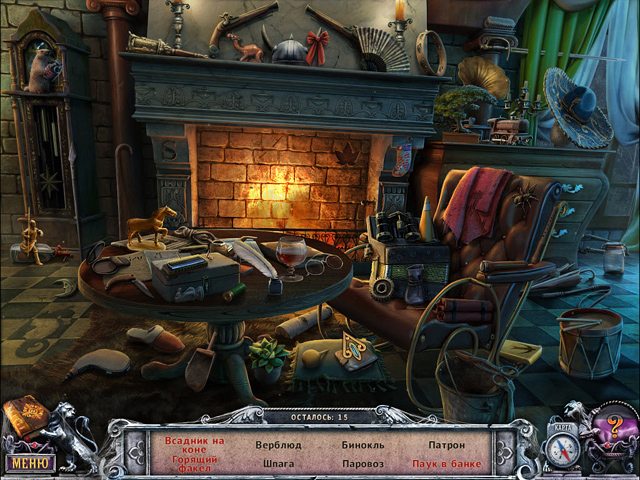Open the Карта compass map

click(x=562, y=447)
